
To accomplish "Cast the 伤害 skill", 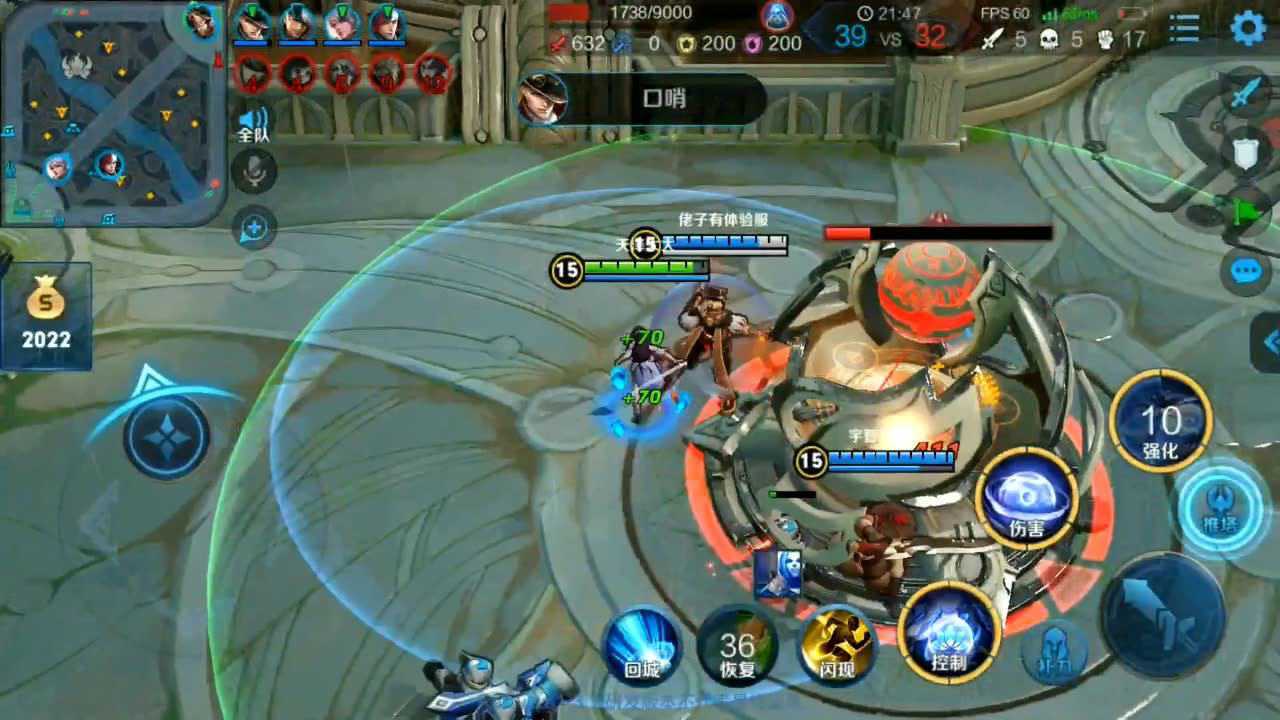I will [1026, 498].
